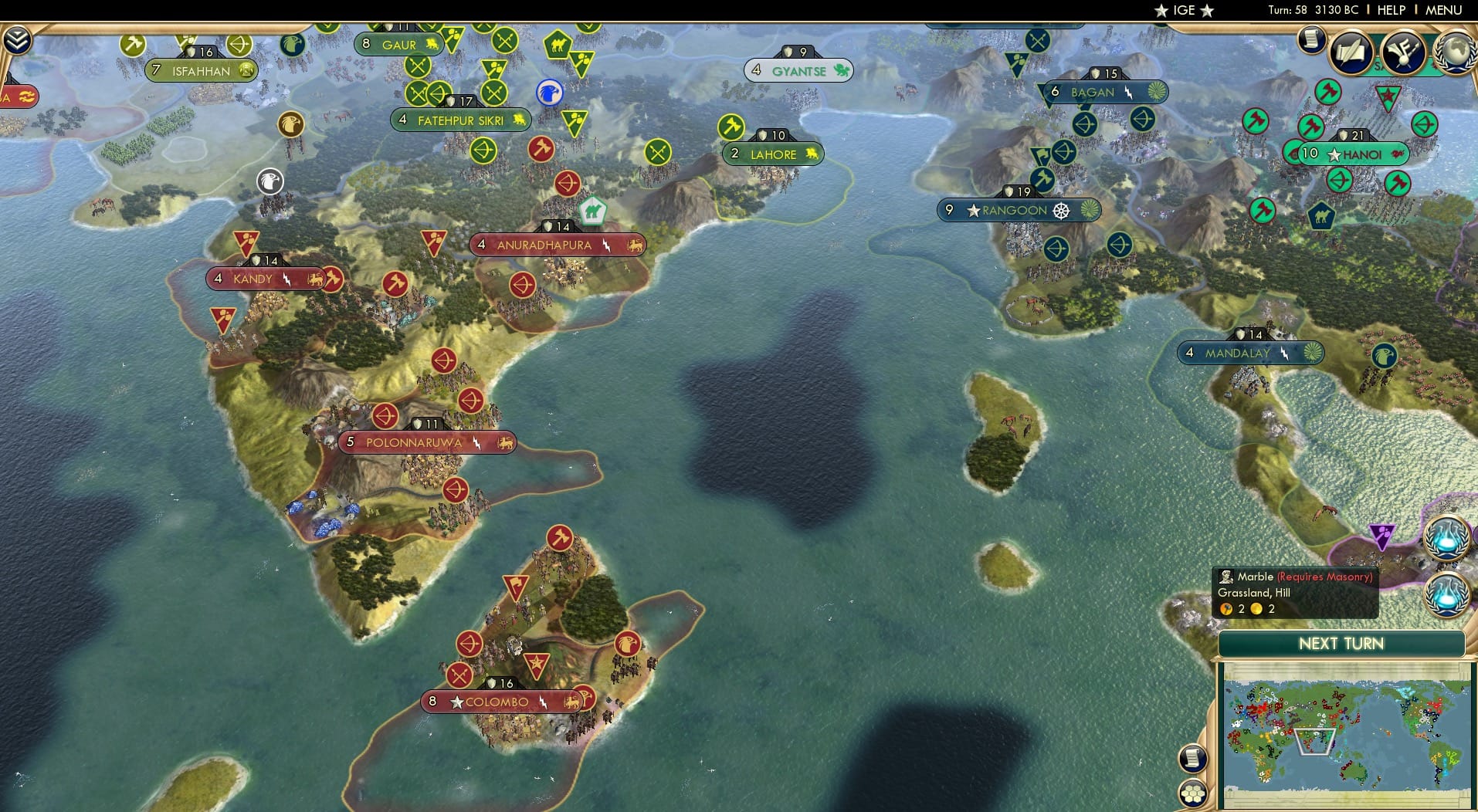Toggle Strategic View with the hexagon icon
The height and width of the screenshot is (812, 1478).
coord(1193,792)
